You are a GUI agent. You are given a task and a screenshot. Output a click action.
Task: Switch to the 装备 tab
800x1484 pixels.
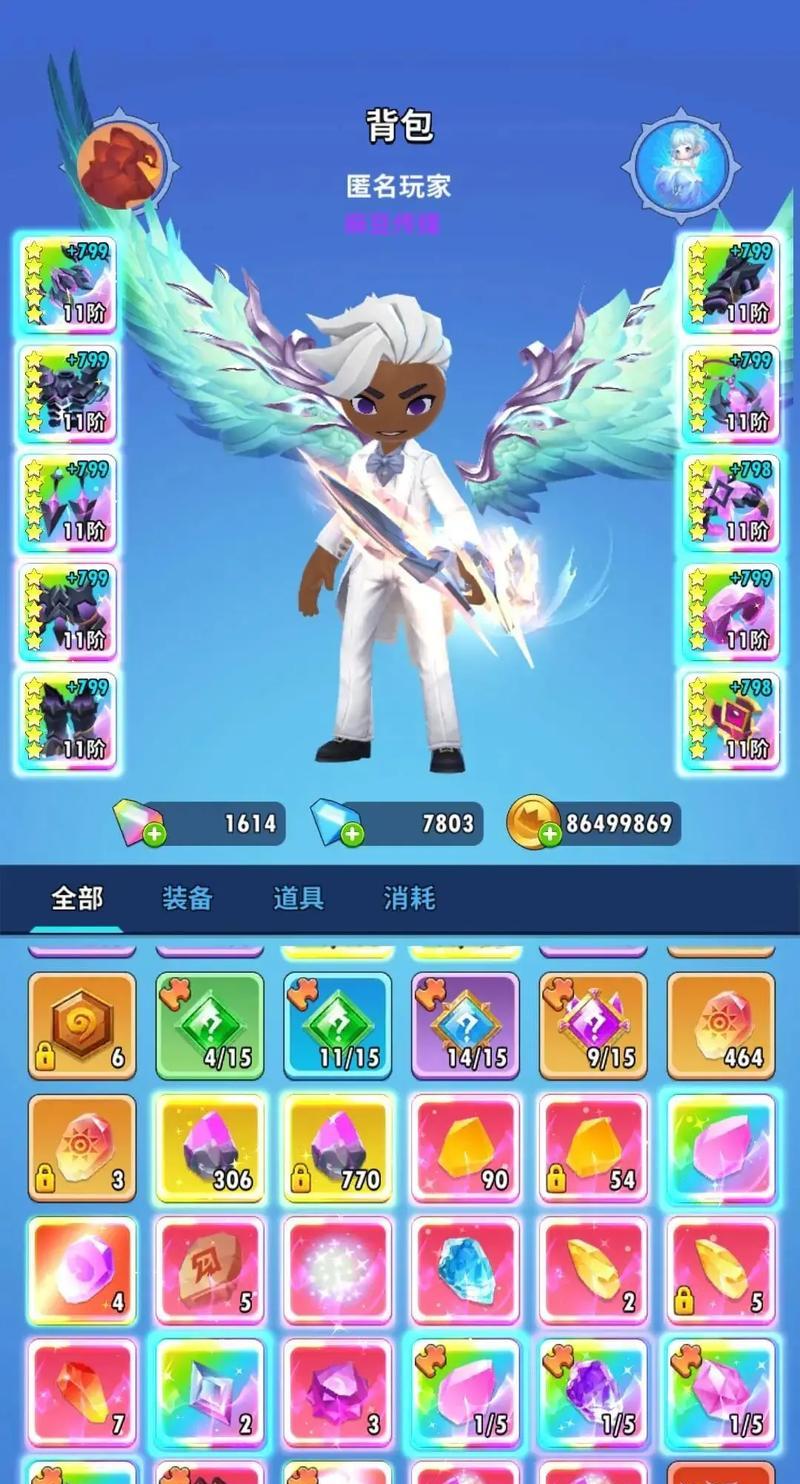(188, 898)
